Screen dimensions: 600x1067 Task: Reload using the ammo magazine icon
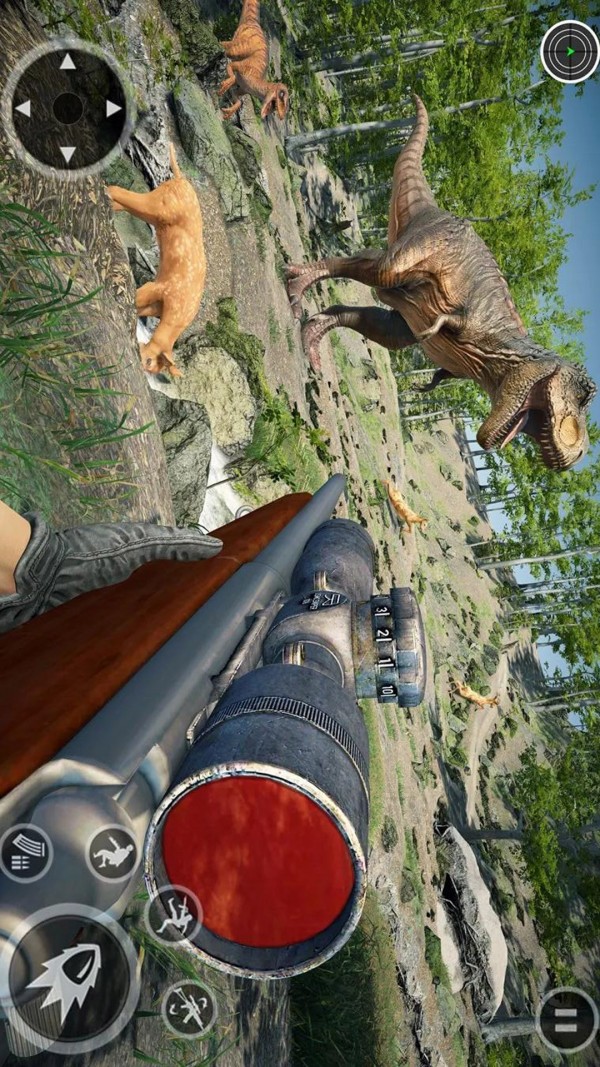pyautogui.click(x=26, y=852)
